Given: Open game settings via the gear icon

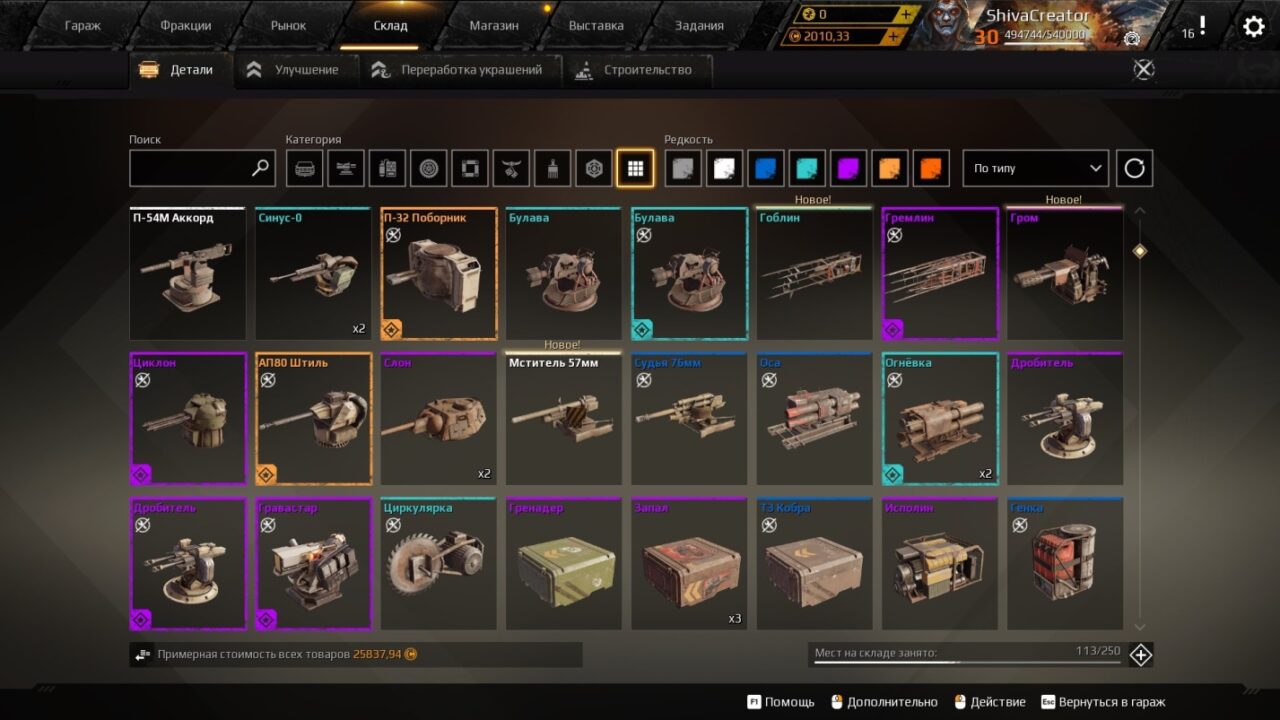Looking at the screenshot, I should tap(1252, 27).
